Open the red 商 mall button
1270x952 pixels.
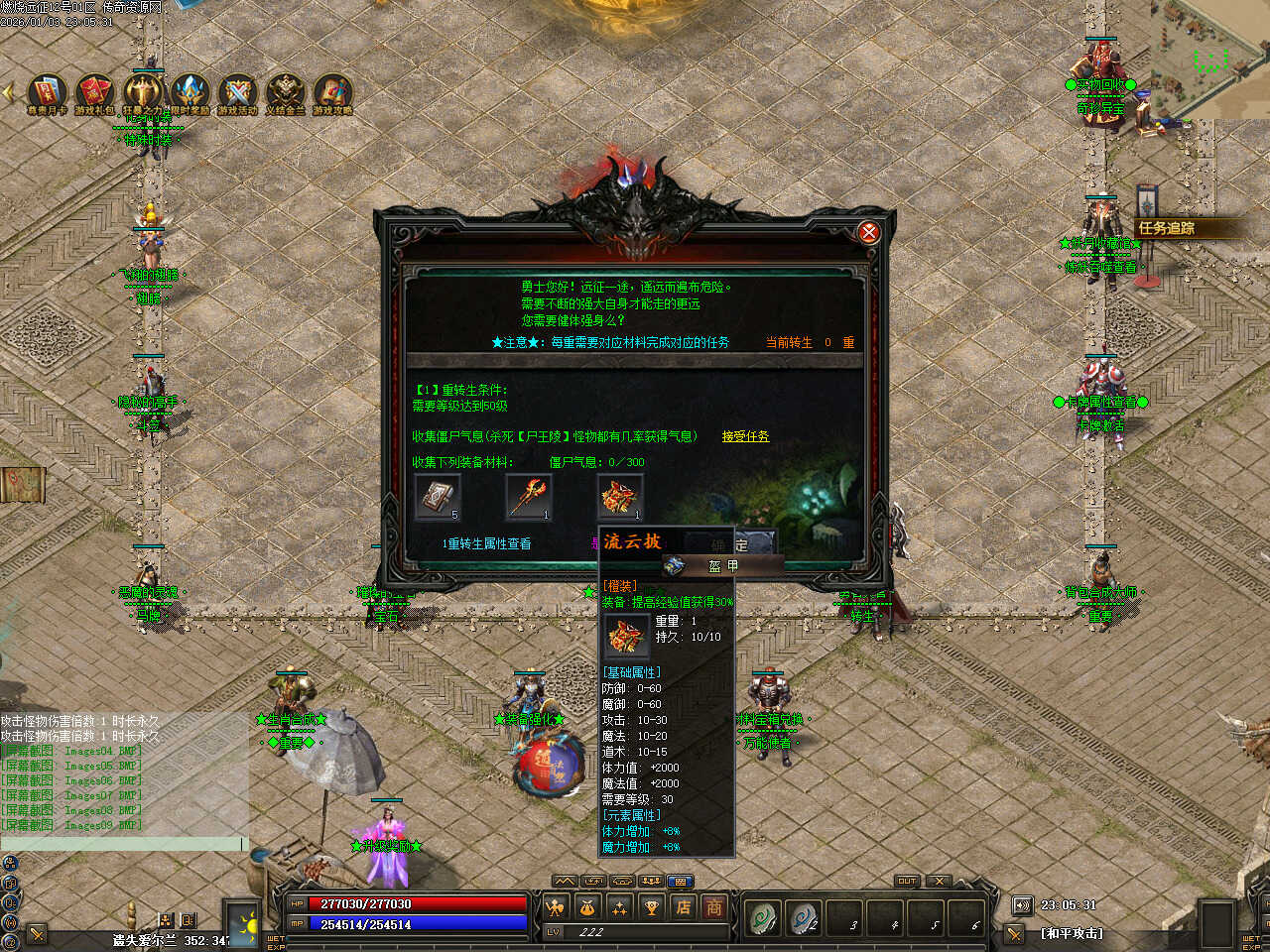(x=713, y=906)
